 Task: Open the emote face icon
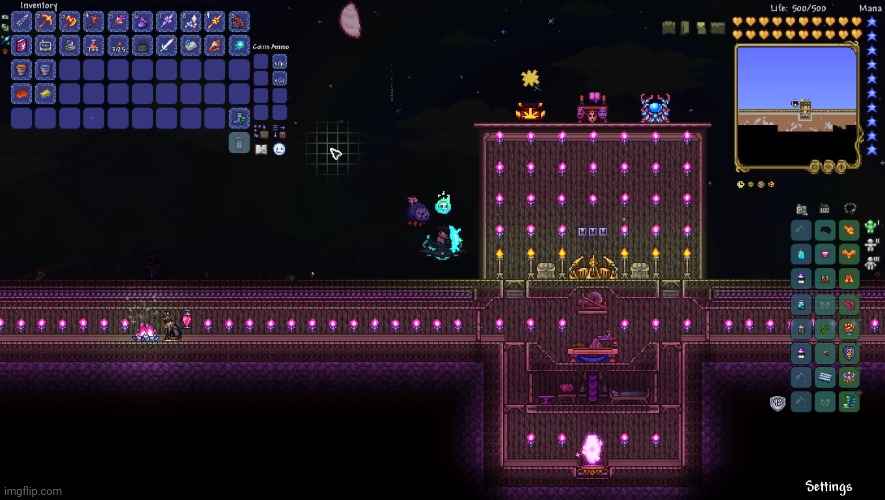(x=279, y=149)
